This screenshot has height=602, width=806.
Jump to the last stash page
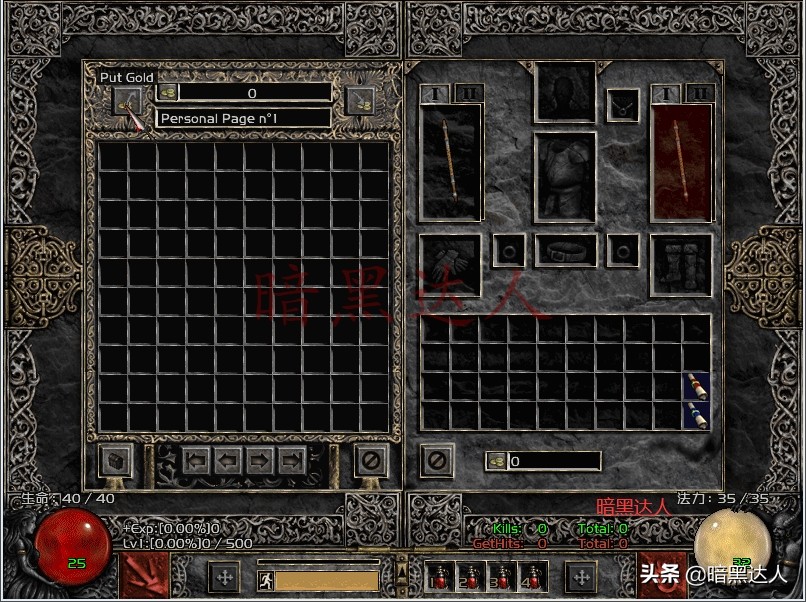coord(292,461)
